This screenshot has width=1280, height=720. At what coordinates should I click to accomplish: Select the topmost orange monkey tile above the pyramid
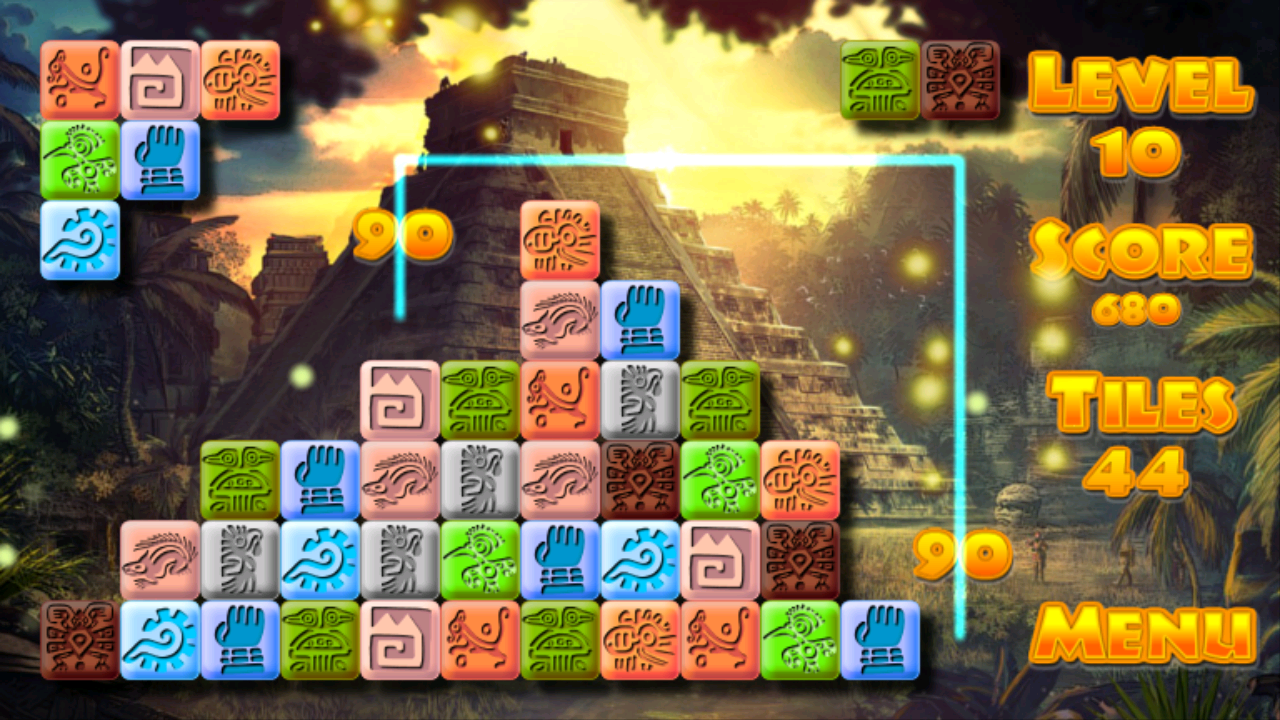tap(561, 240)
